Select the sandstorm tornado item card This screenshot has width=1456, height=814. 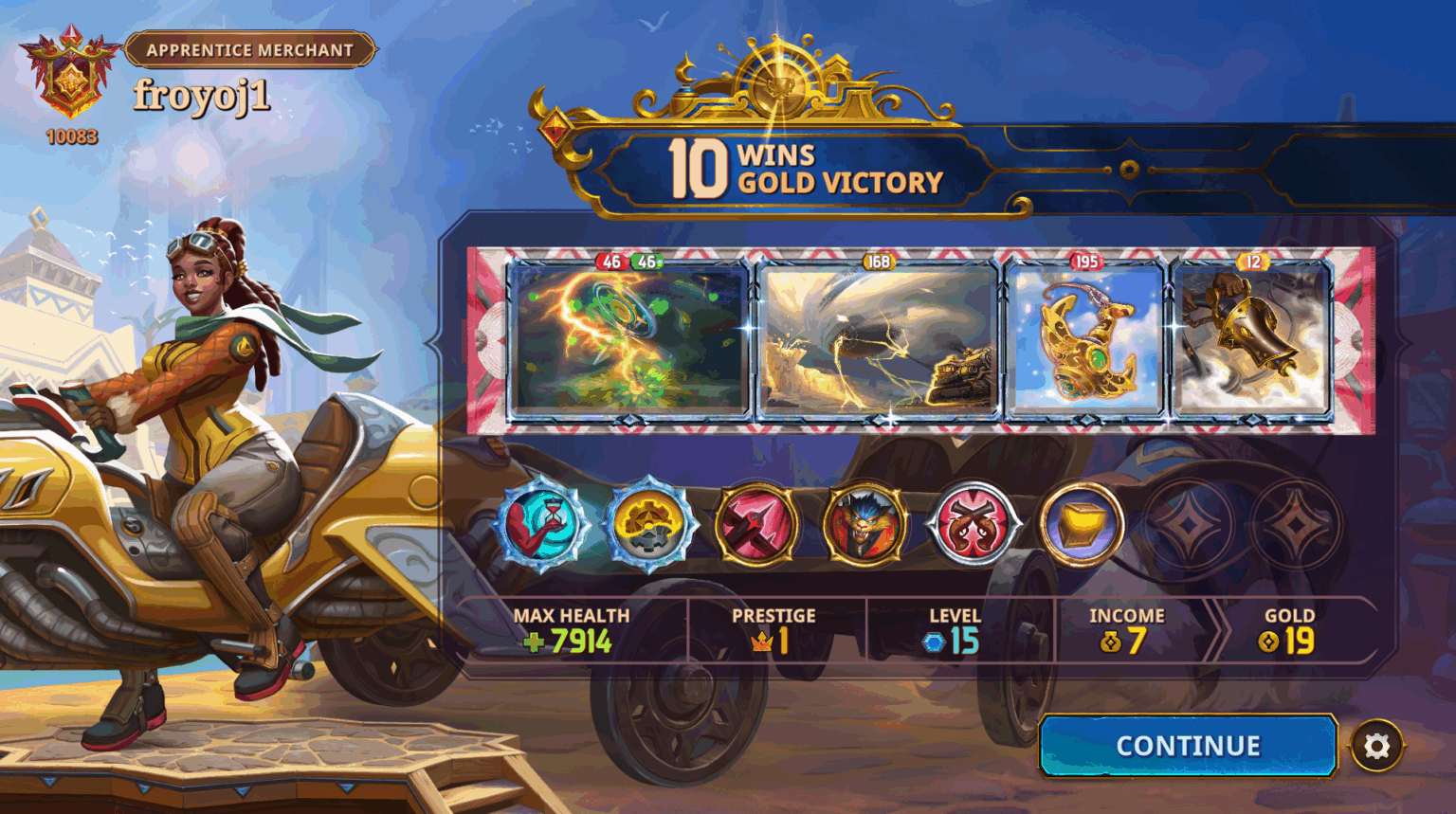click(878, 341)
